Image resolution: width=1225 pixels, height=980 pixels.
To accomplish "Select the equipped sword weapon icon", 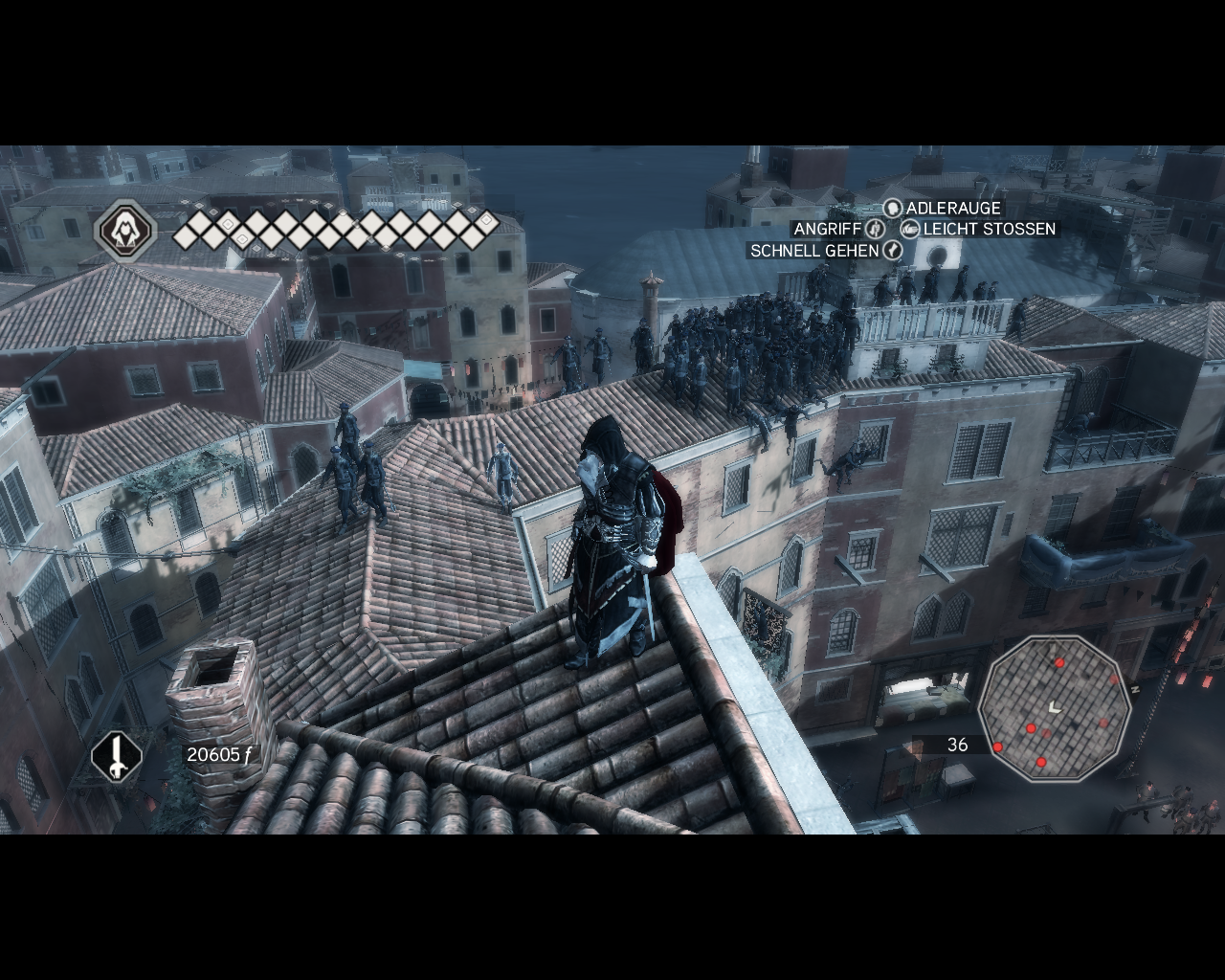I will click(117, 757).
